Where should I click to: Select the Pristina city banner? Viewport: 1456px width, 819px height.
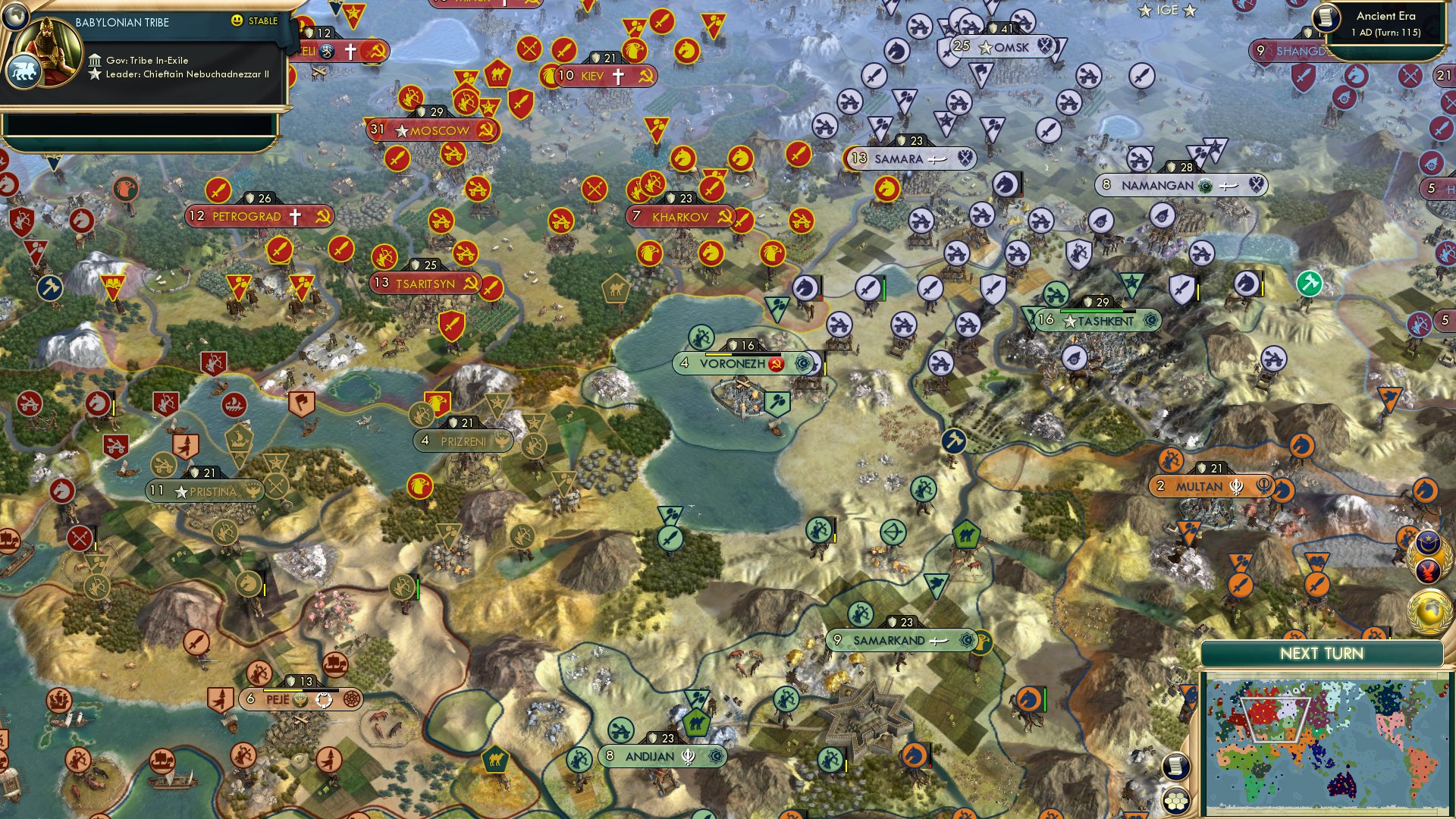pyautogui.click(x=205, y=491)
